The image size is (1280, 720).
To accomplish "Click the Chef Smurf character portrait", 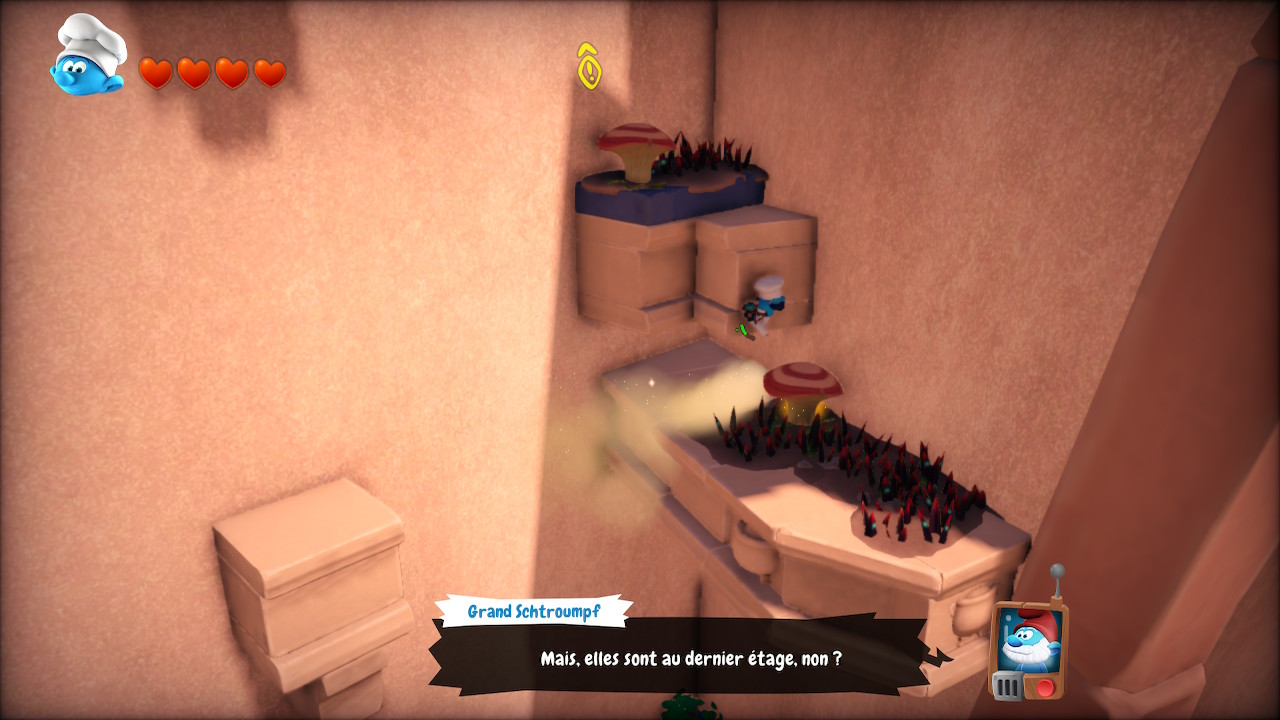I will point(89,58).
